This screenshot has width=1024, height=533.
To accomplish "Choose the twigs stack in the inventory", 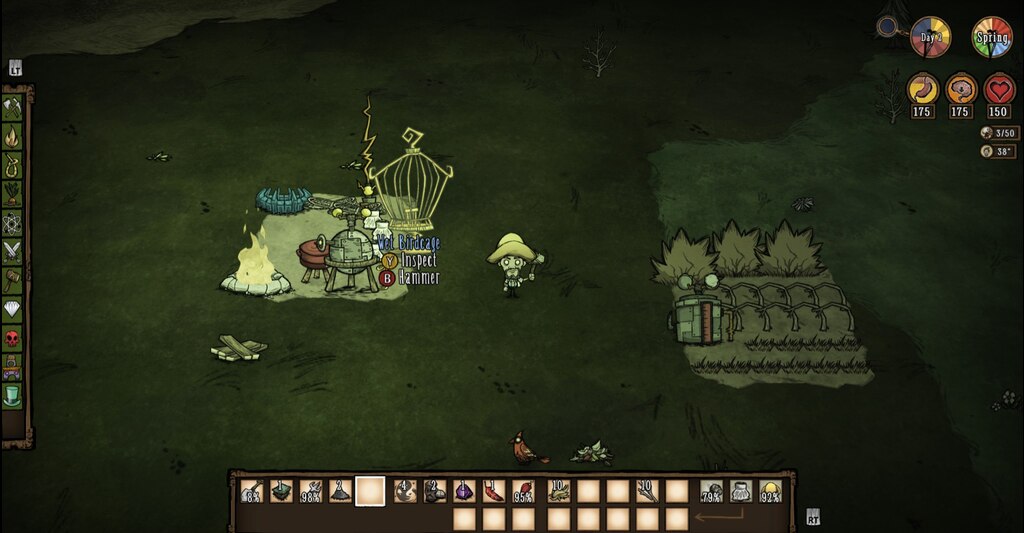I will click(x=648, y=491).
